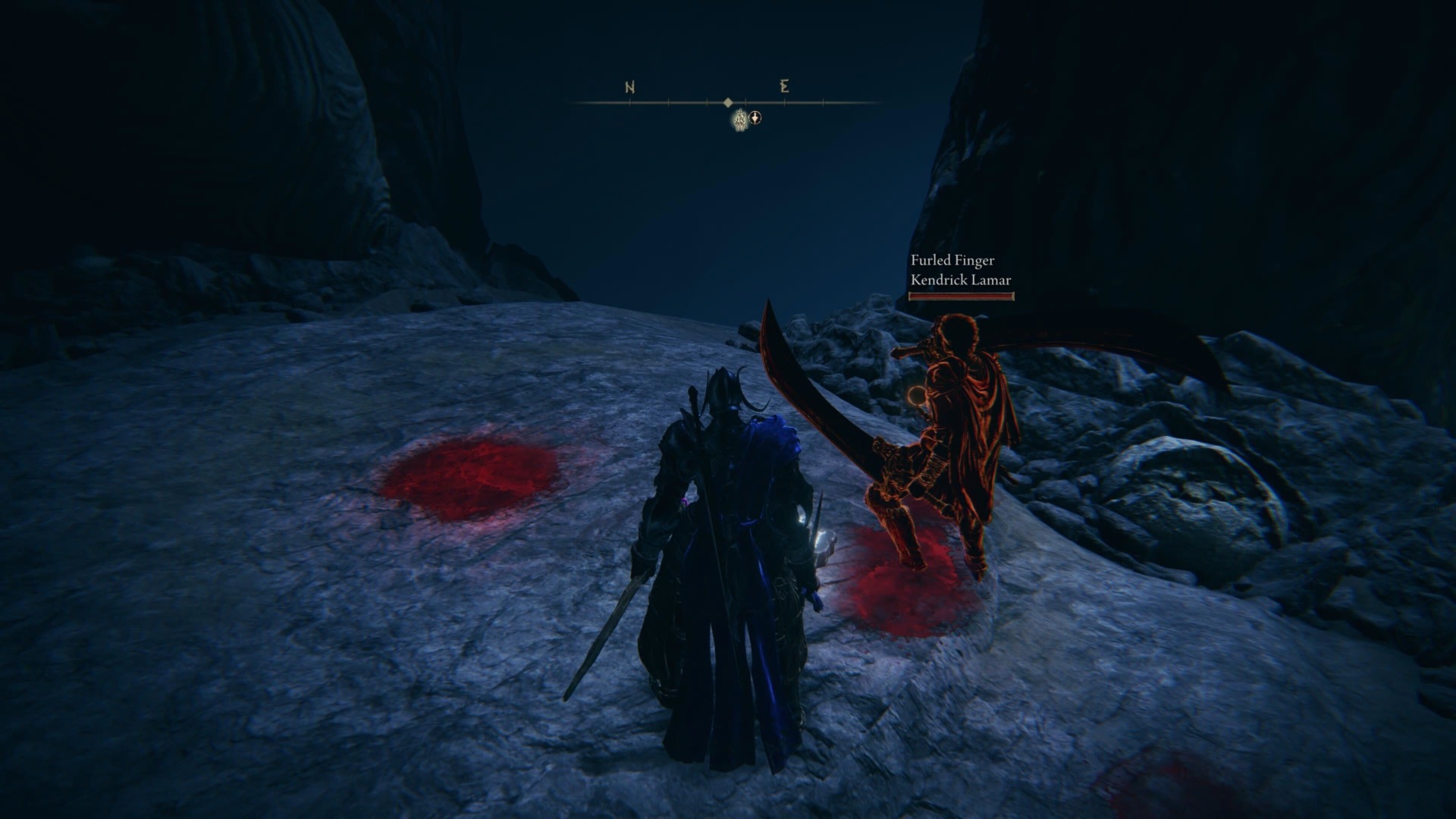1456x819 pixels.
Task: Click the Furled Finger title text
Action: (952, 261)
